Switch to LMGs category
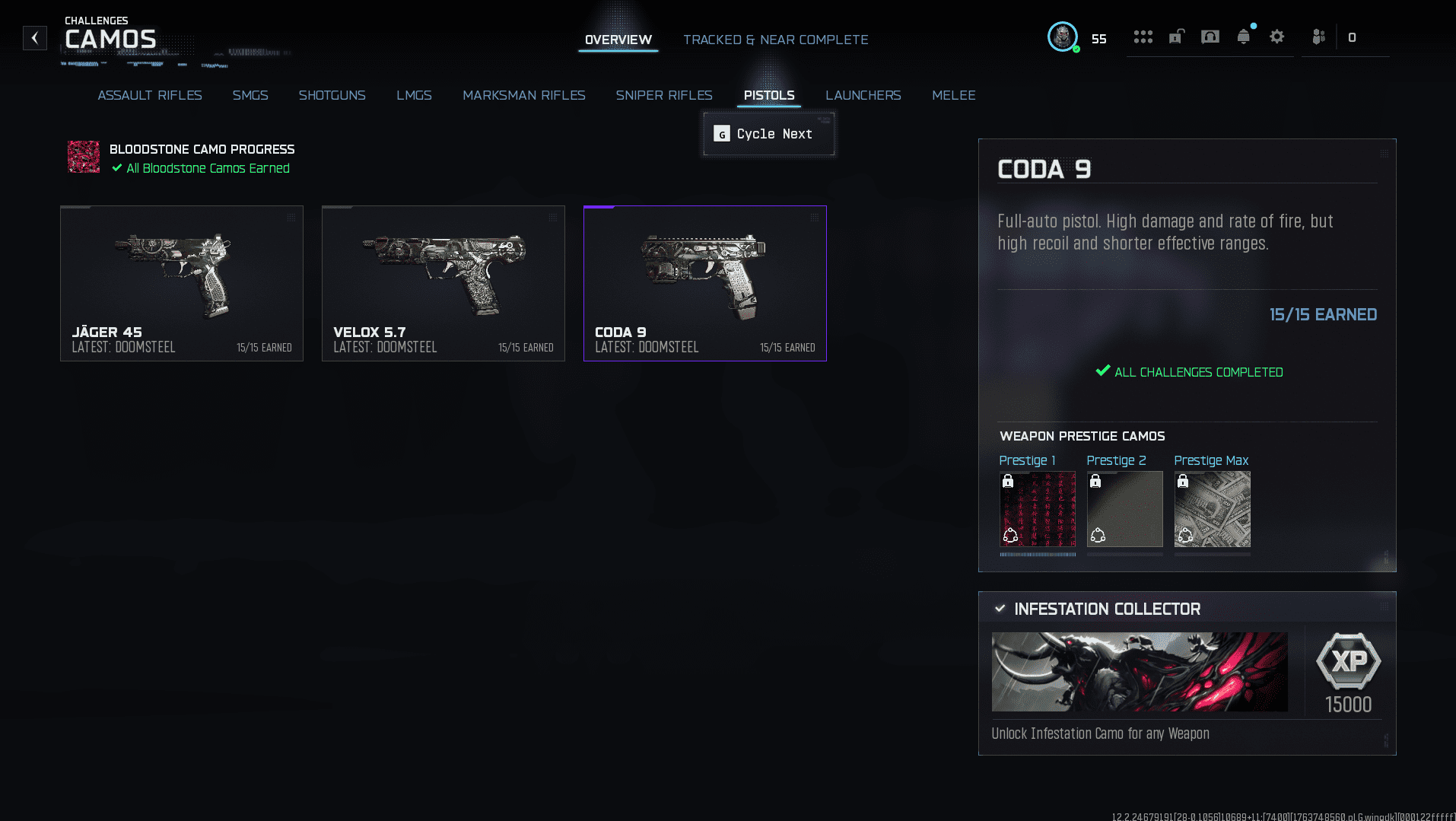 (414, 95)
